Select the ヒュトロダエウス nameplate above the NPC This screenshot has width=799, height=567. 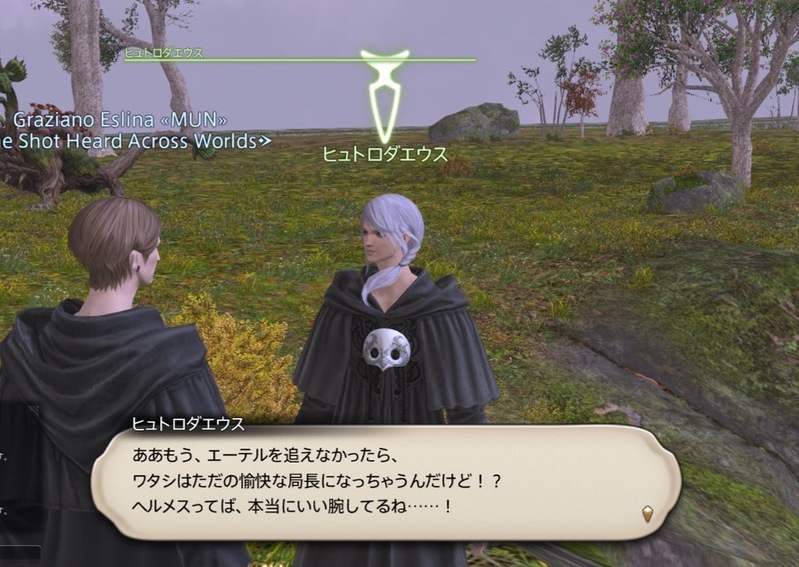tap(384, 155)
